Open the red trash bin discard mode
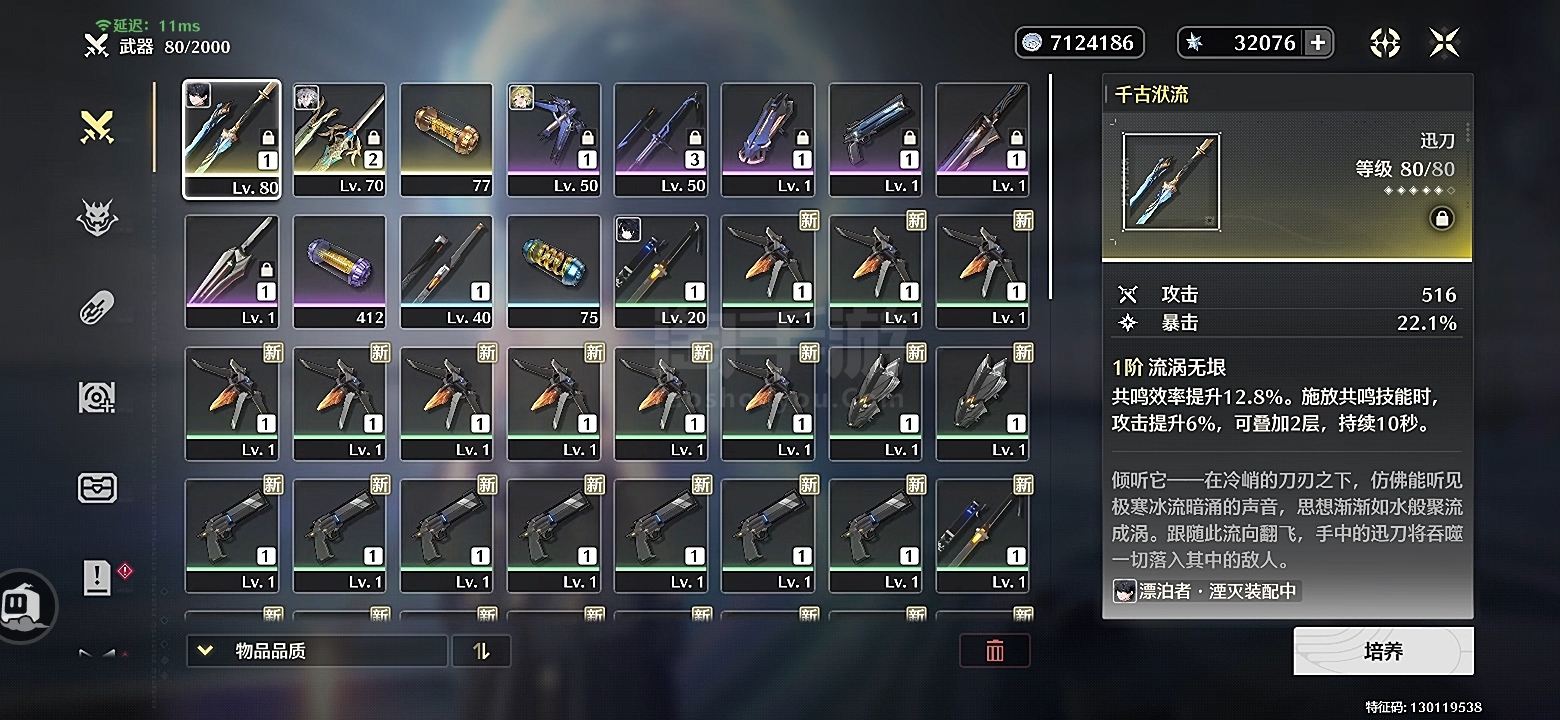This screenshot has width=1560, height=720. [x=994, y=651]
